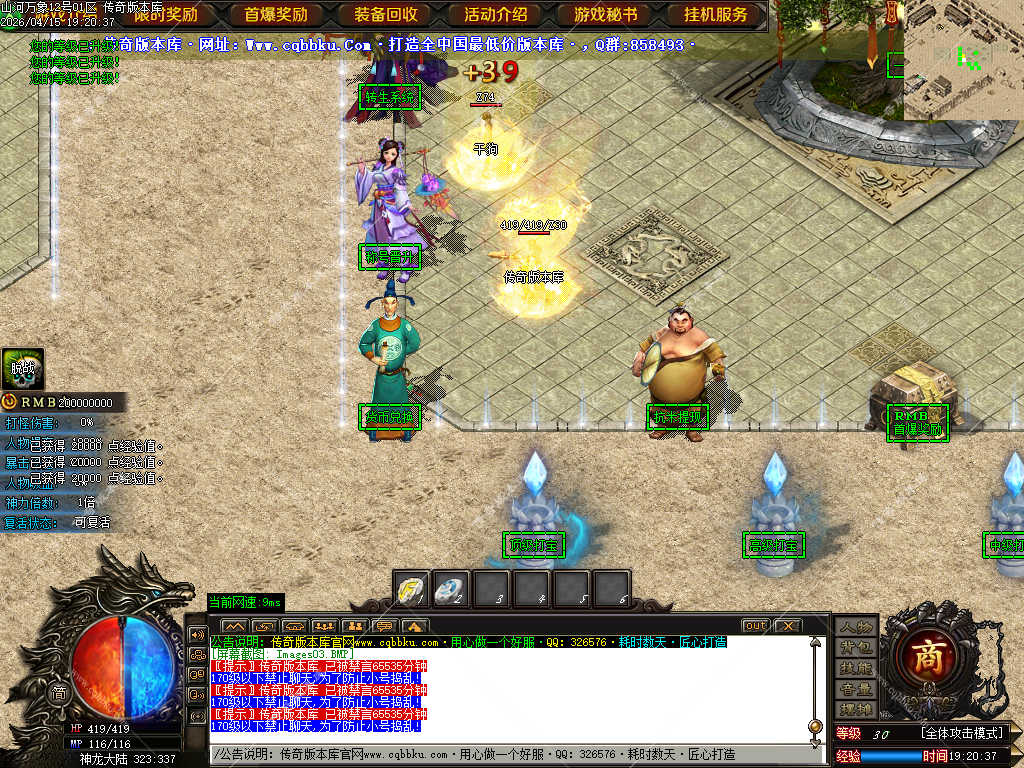Open the 音量 volume settings

[x=856, y=689]
